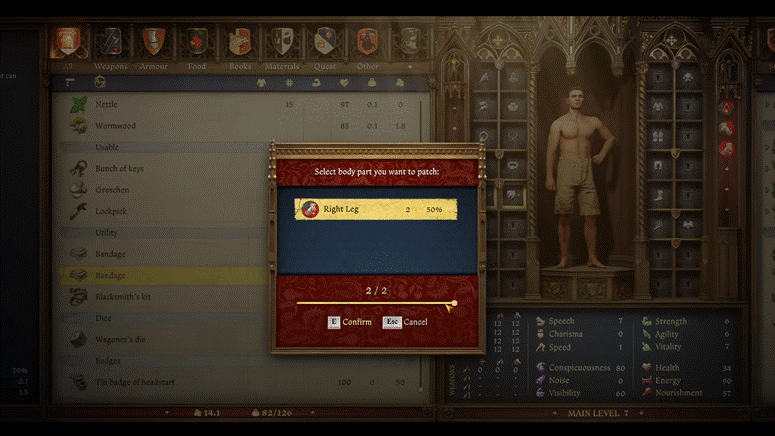Open the Materials tab

[282, 42]
